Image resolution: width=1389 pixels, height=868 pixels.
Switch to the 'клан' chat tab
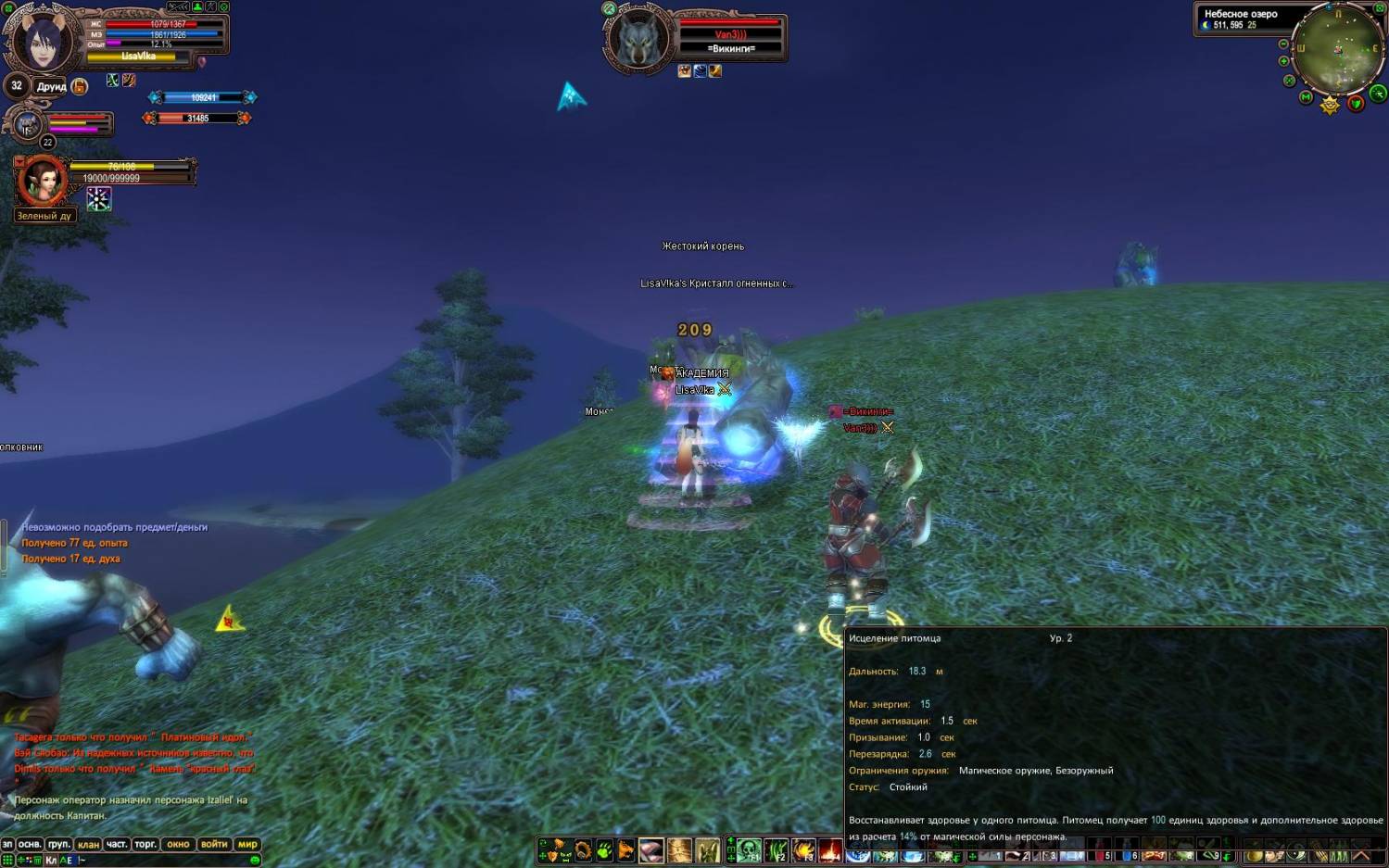click(x=88, y=844)
